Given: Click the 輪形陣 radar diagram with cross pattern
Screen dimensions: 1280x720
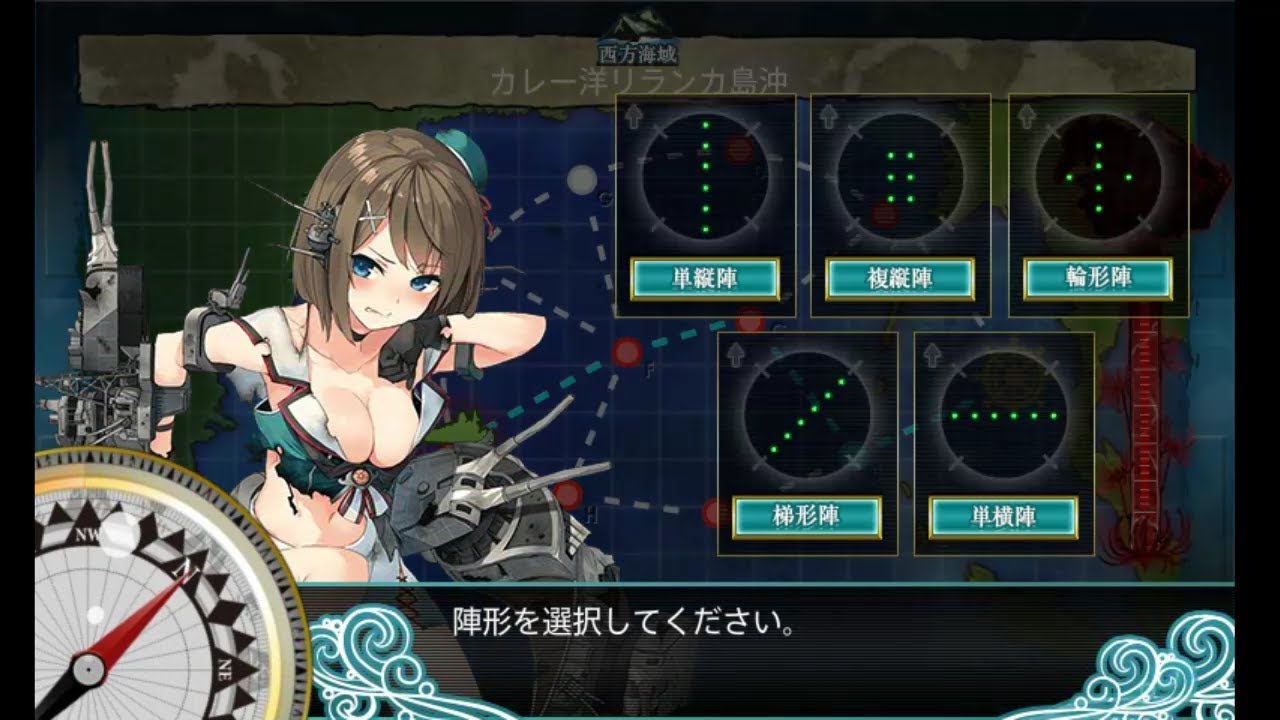Looking at the screenshot, I should tap(1098, 178).
